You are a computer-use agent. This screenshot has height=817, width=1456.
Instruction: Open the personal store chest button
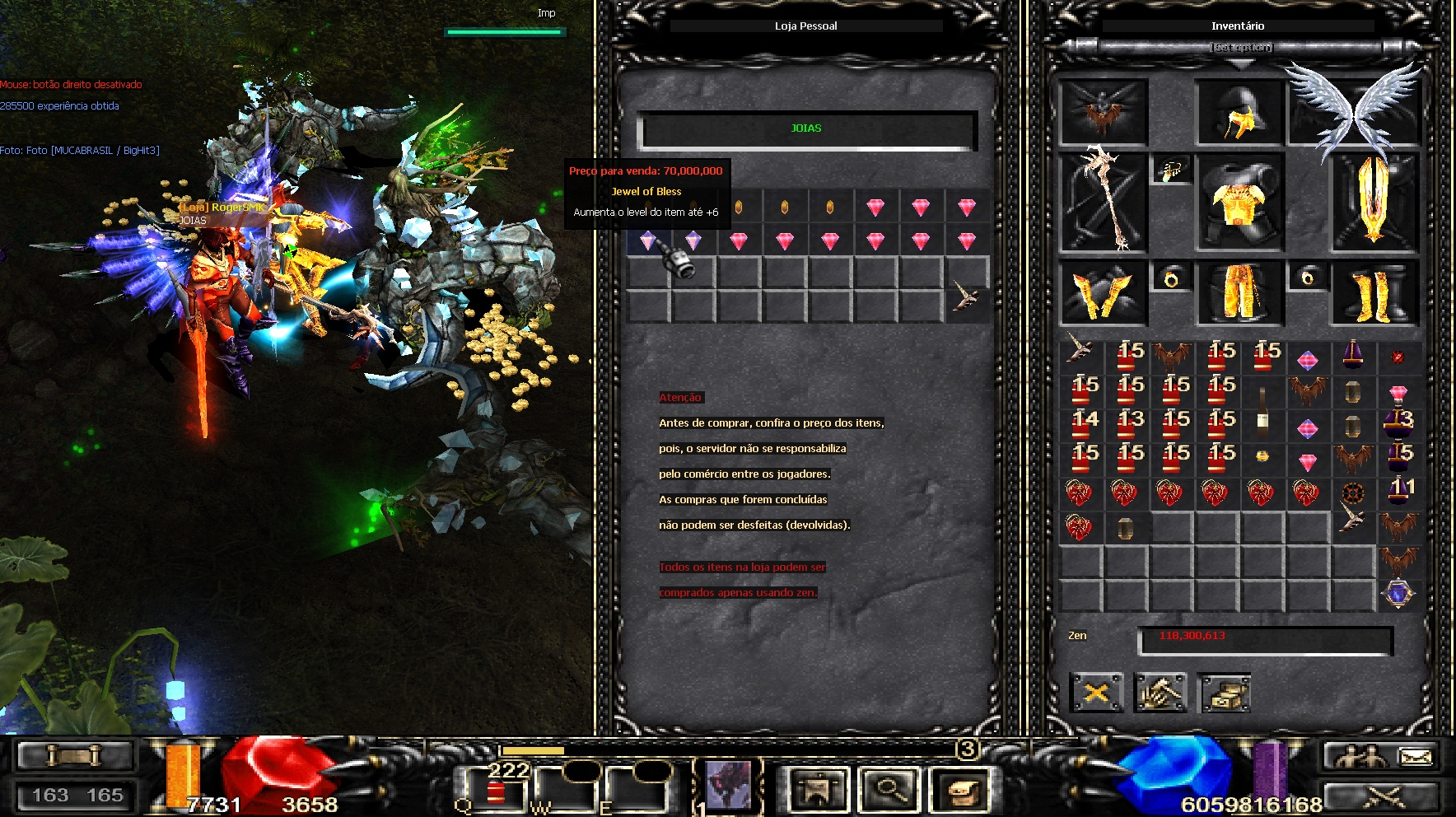pos(1225,693)
